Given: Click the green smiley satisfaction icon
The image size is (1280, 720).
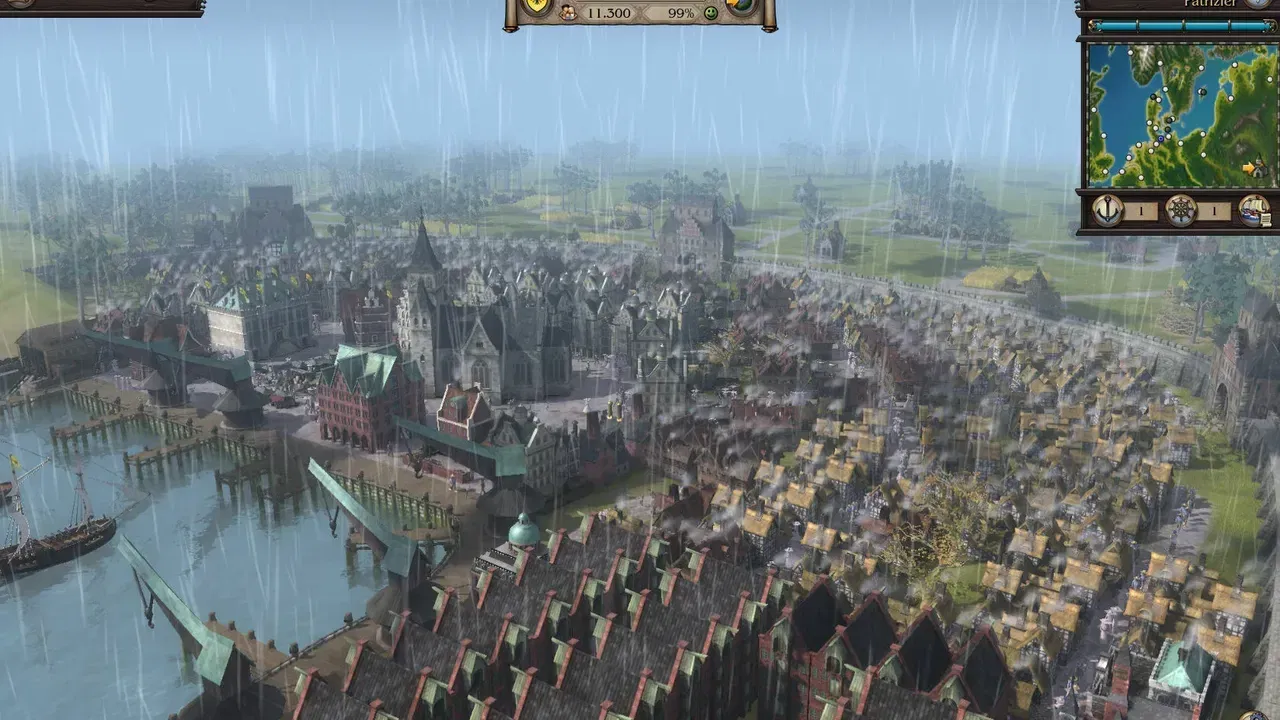Looking at the screenshot, I should pyautogui.click(x=711, y=14).
